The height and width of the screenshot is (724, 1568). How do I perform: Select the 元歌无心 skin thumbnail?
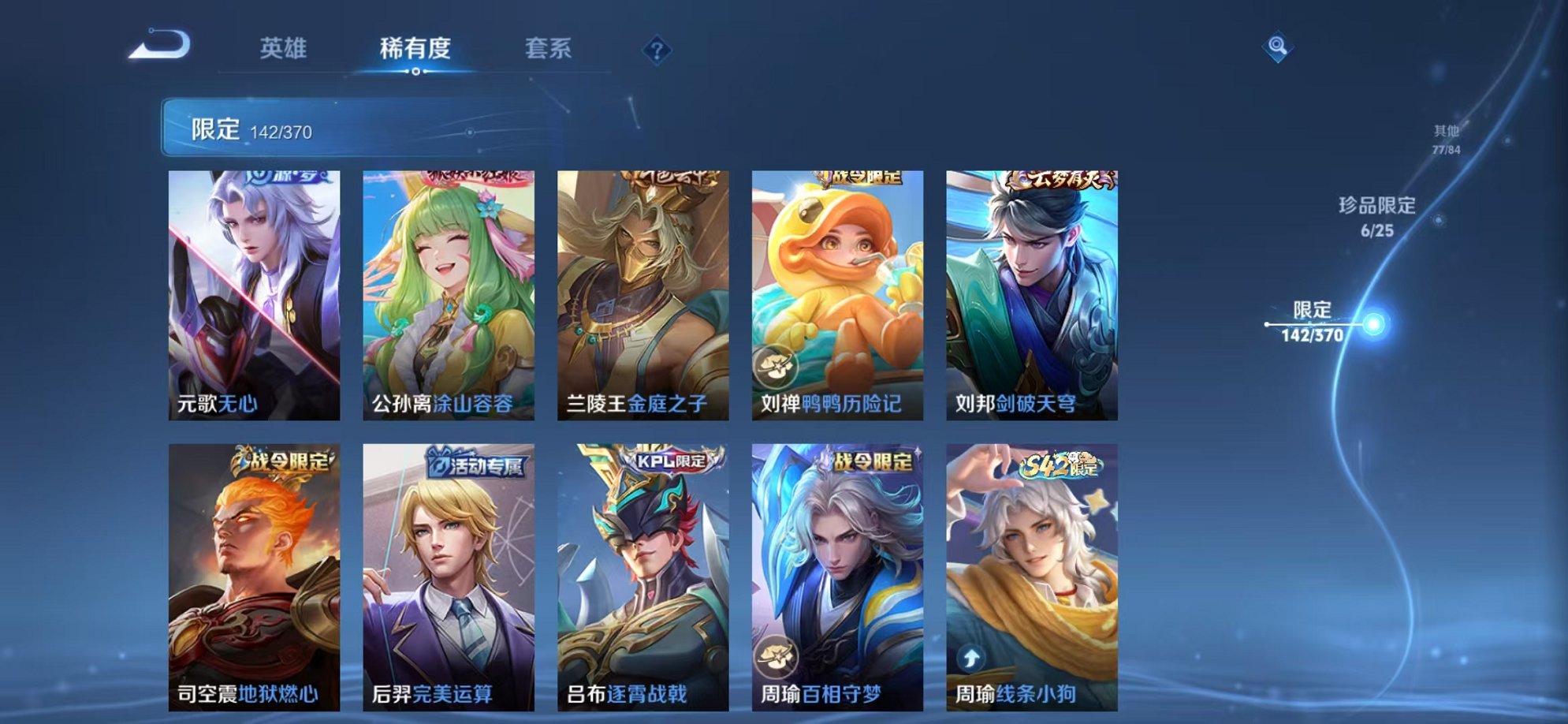click(252, 292)
